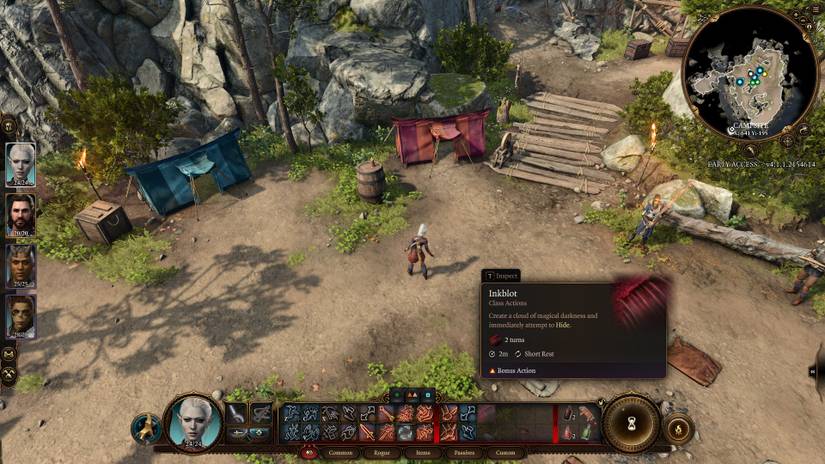This screenshot has width=825, height=464.
Task: Select the bearded companion portrait
Action: (x=20, y=214)
